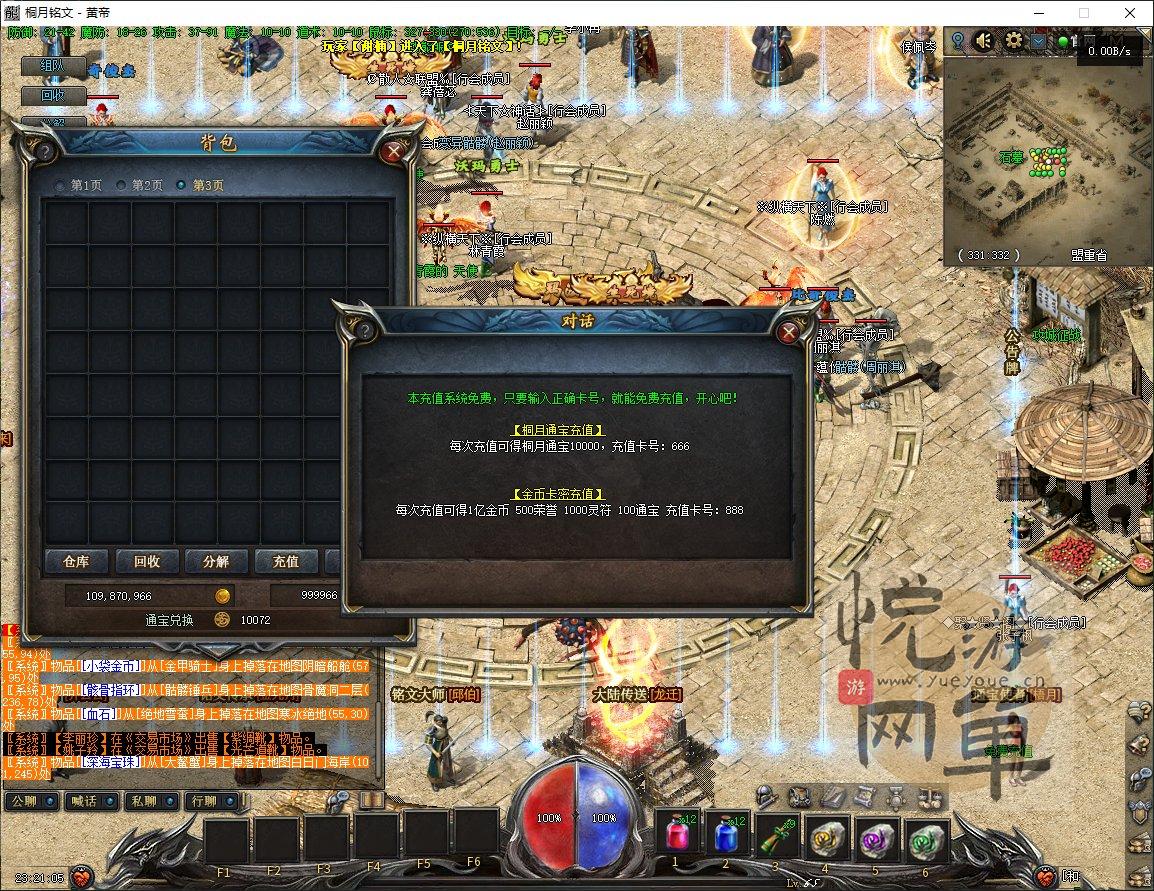The height and width of the screenshot is (891, 1154).
Task: Click the backpack's 回收 recycle button
Action: (146, 561)
